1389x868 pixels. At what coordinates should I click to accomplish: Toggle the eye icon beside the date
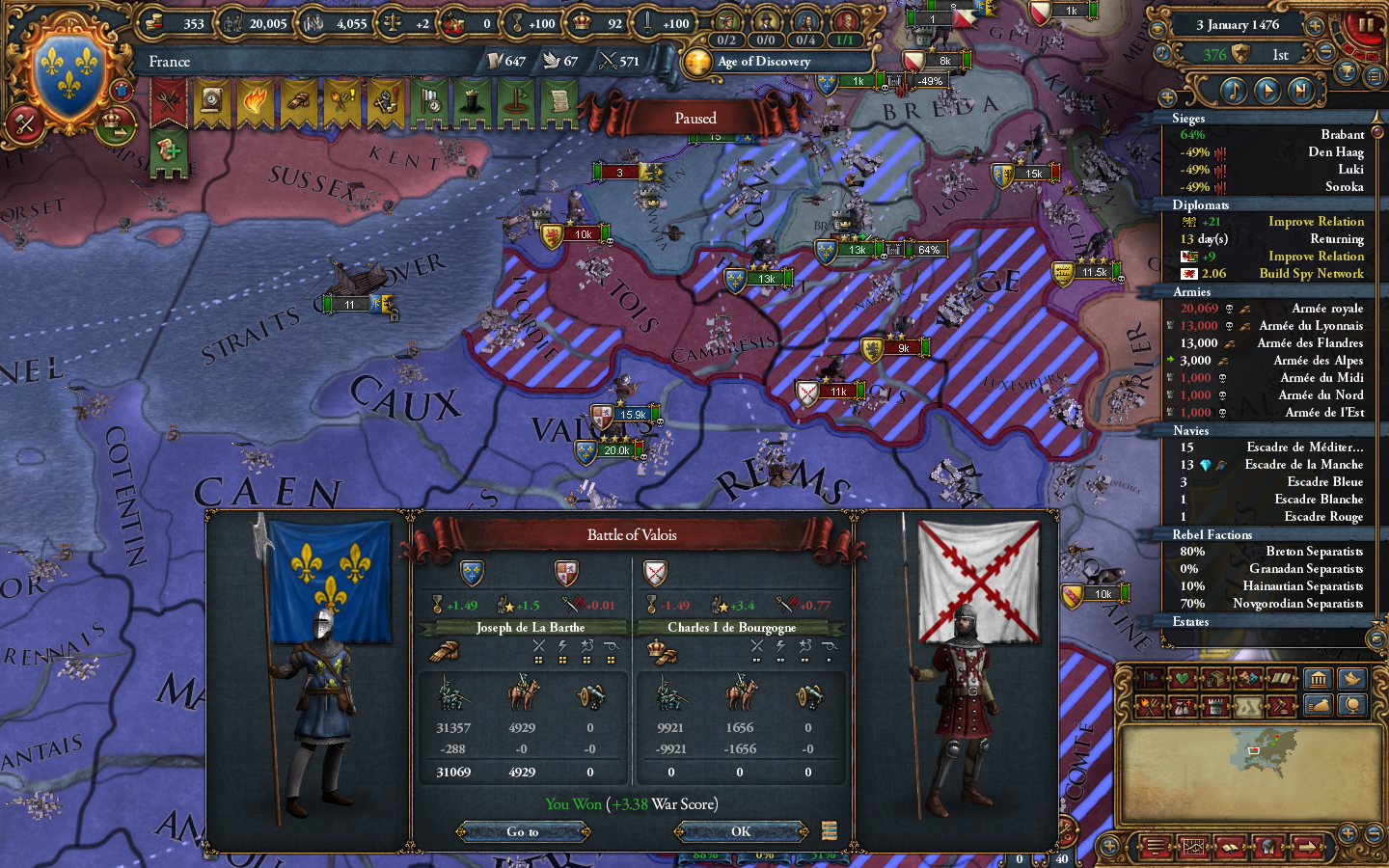point(1157,28)
